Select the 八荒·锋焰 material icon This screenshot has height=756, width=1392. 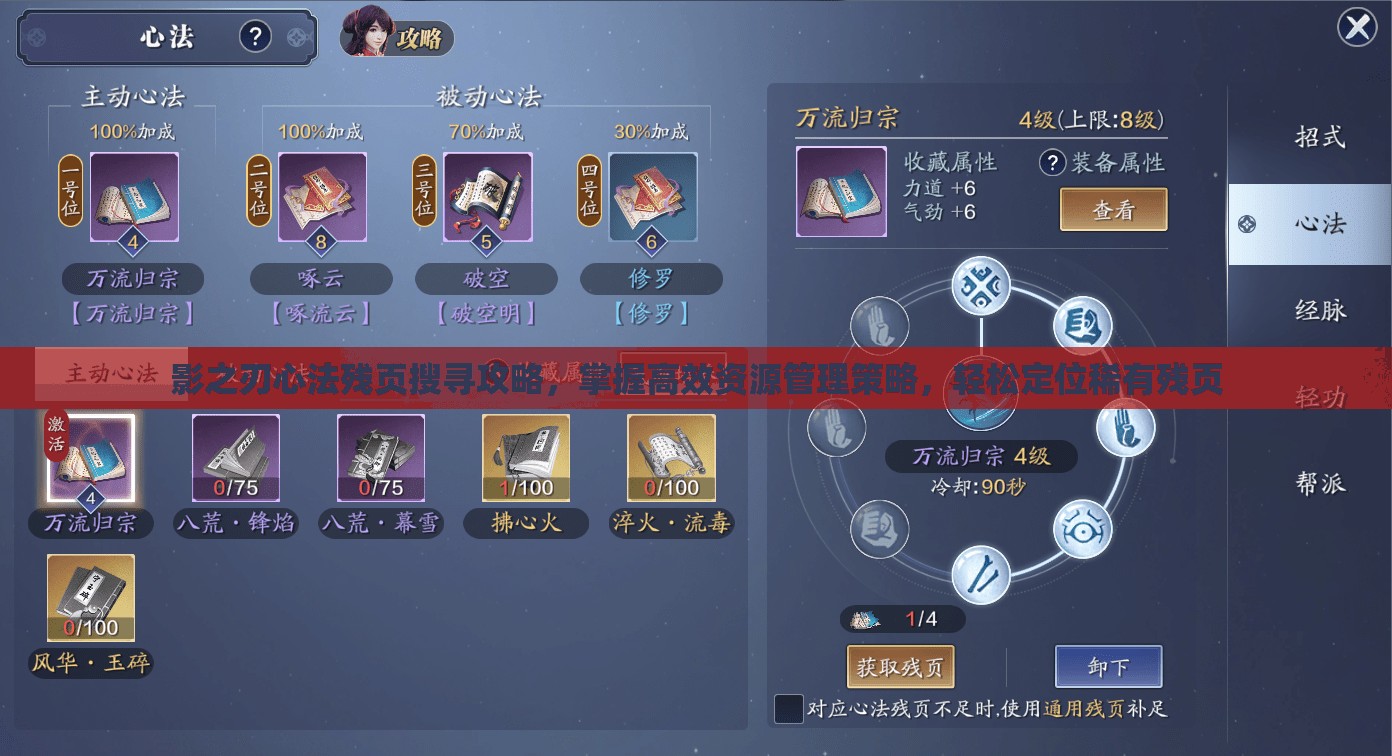tap(235, 457)
